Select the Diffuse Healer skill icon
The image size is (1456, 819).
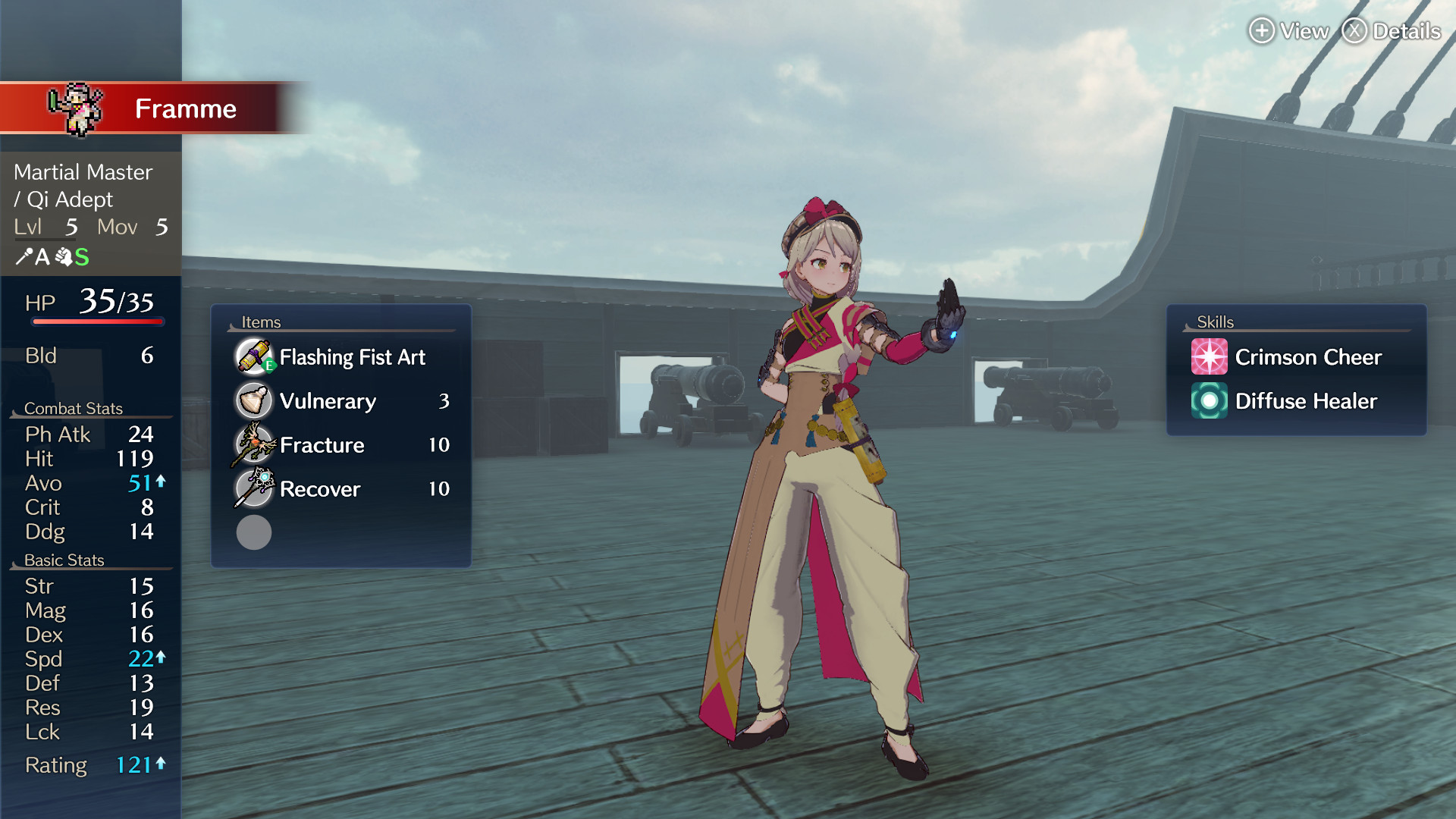click(x=1210, y=401)
